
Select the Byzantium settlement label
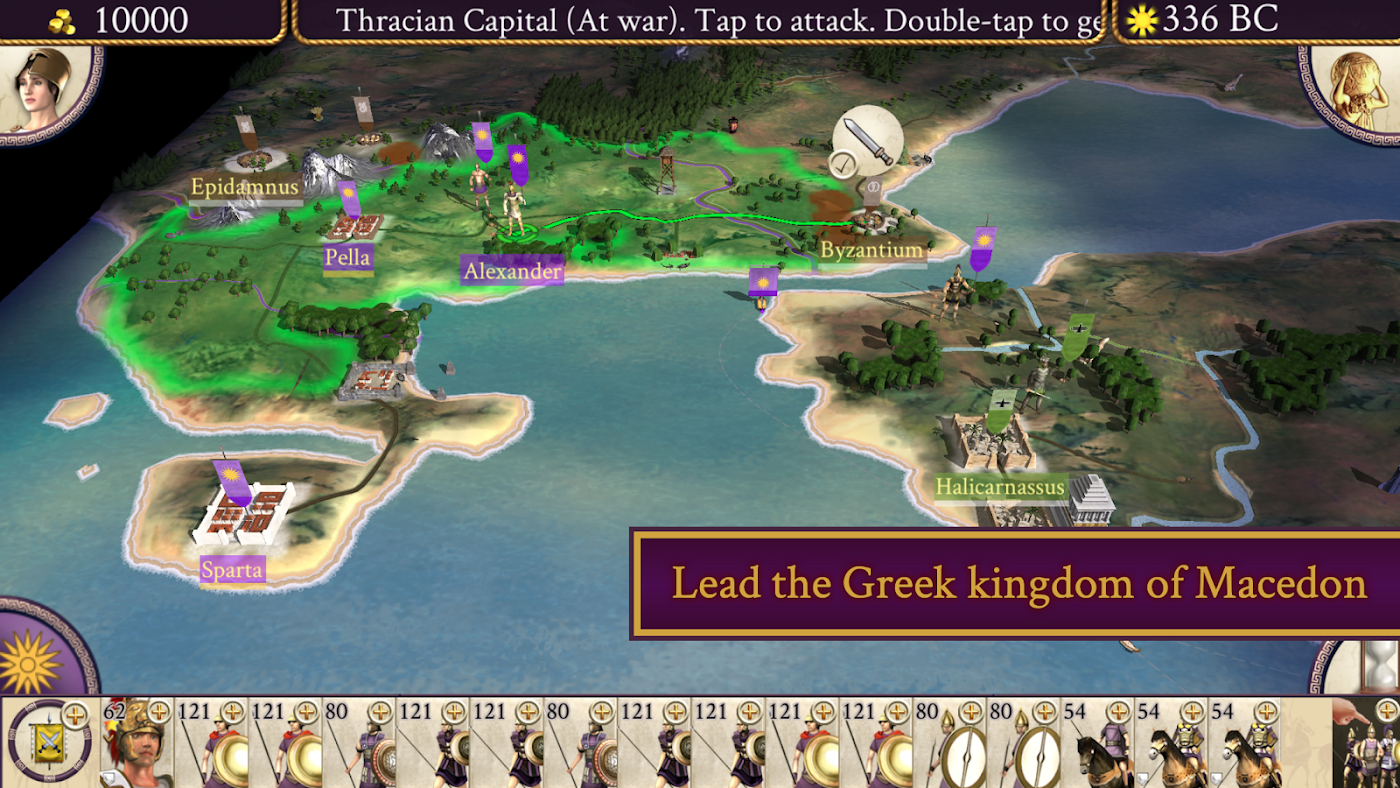[x=871, y=250]
